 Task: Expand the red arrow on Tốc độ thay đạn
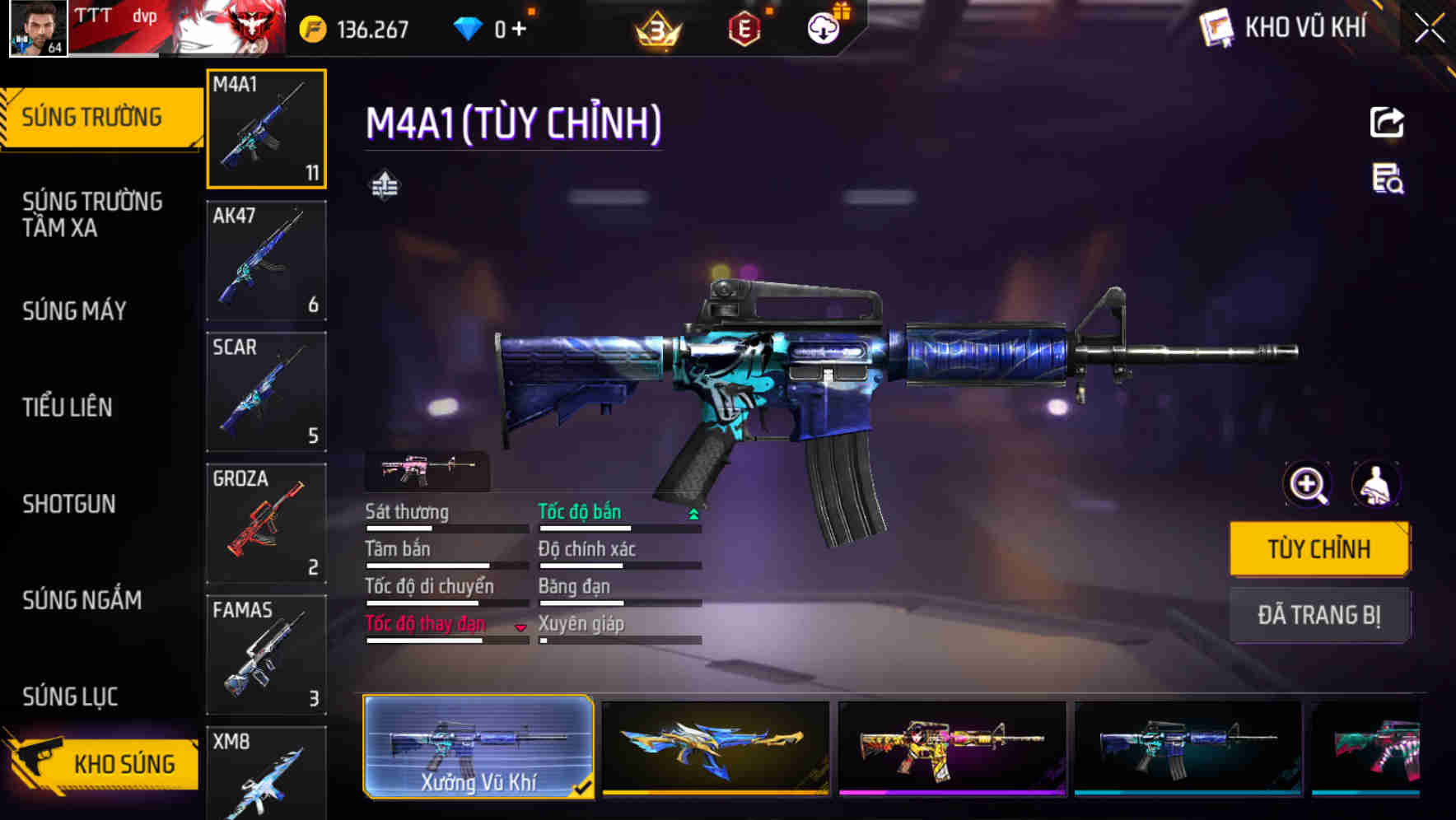(x=520, y=627)
